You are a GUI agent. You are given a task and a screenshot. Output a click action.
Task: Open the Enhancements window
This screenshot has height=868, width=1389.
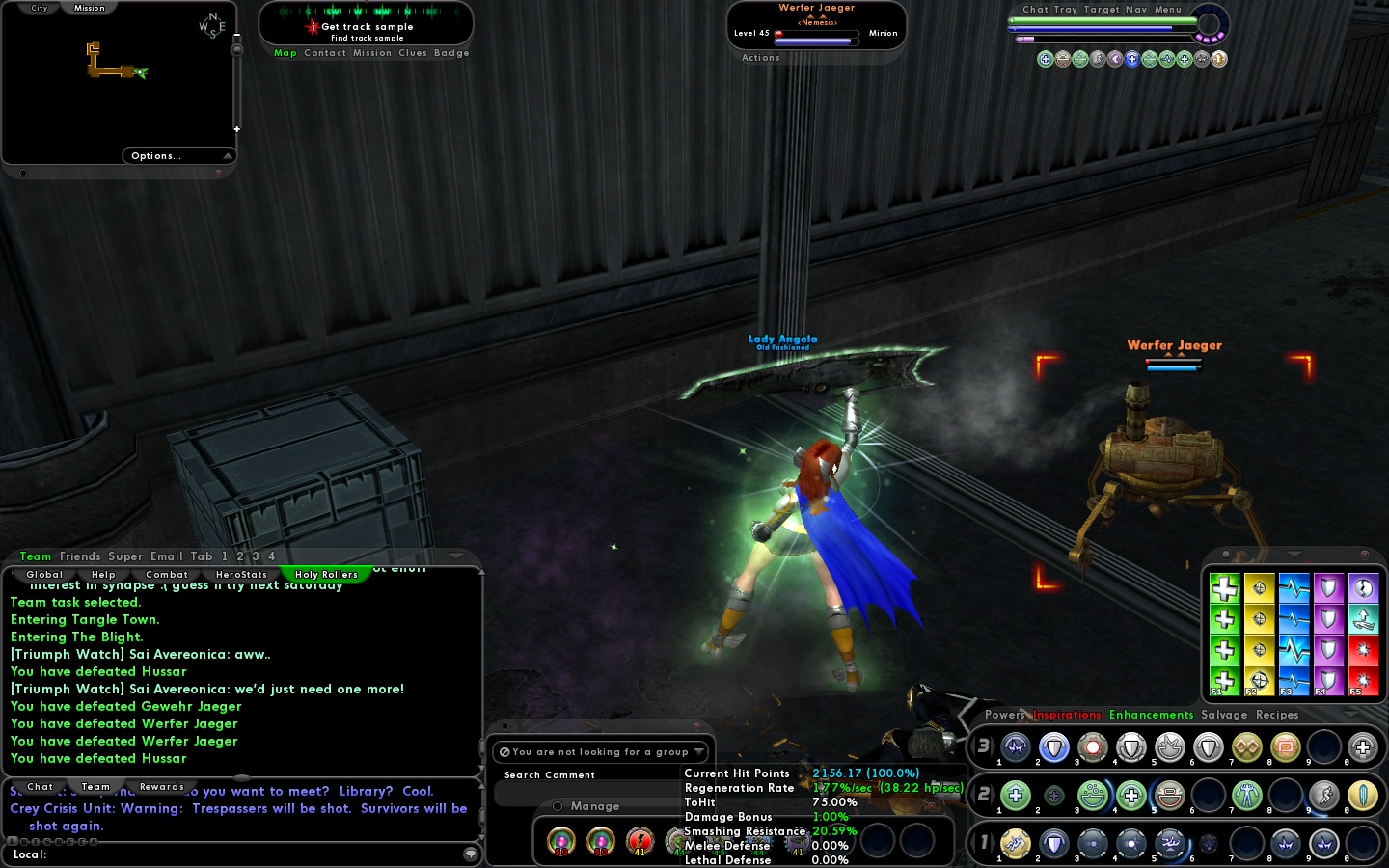click(1151, 715)
